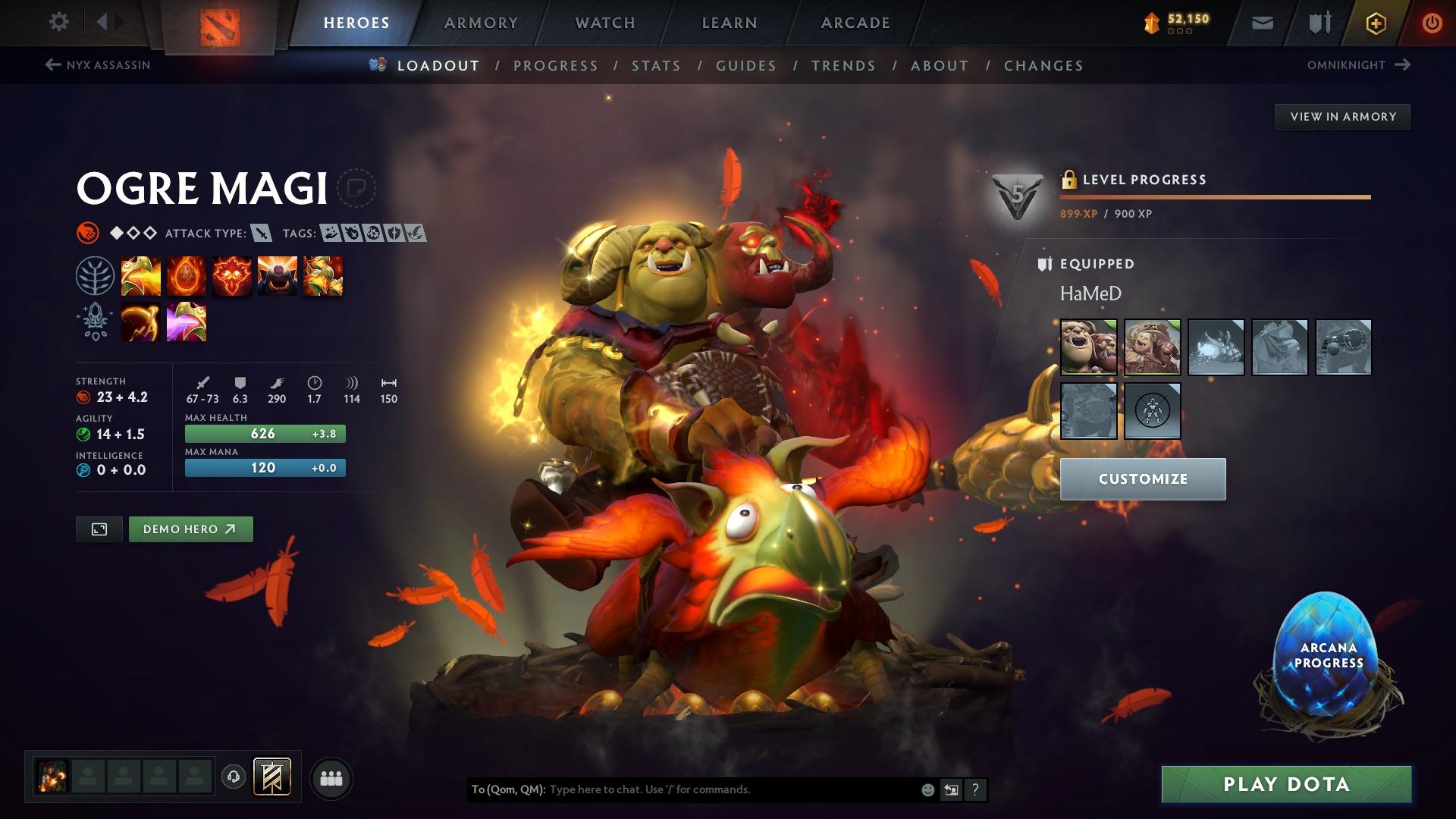This screenshot has height=819, width=1456.
Task: Click the mail envelope icon in top bar
Action: click(x=1261, y=22)
